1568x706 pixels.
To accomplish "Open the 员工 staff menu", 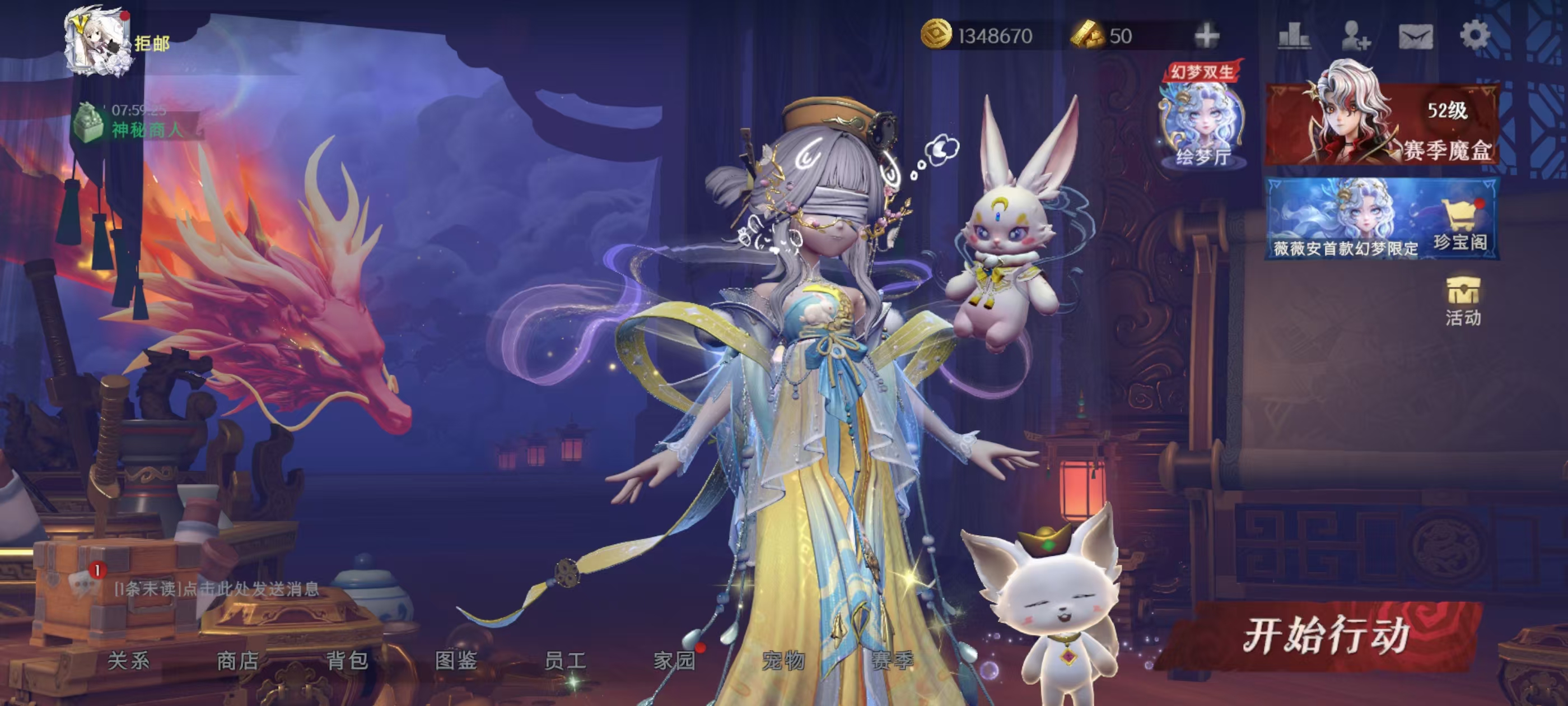I will 565,661.
